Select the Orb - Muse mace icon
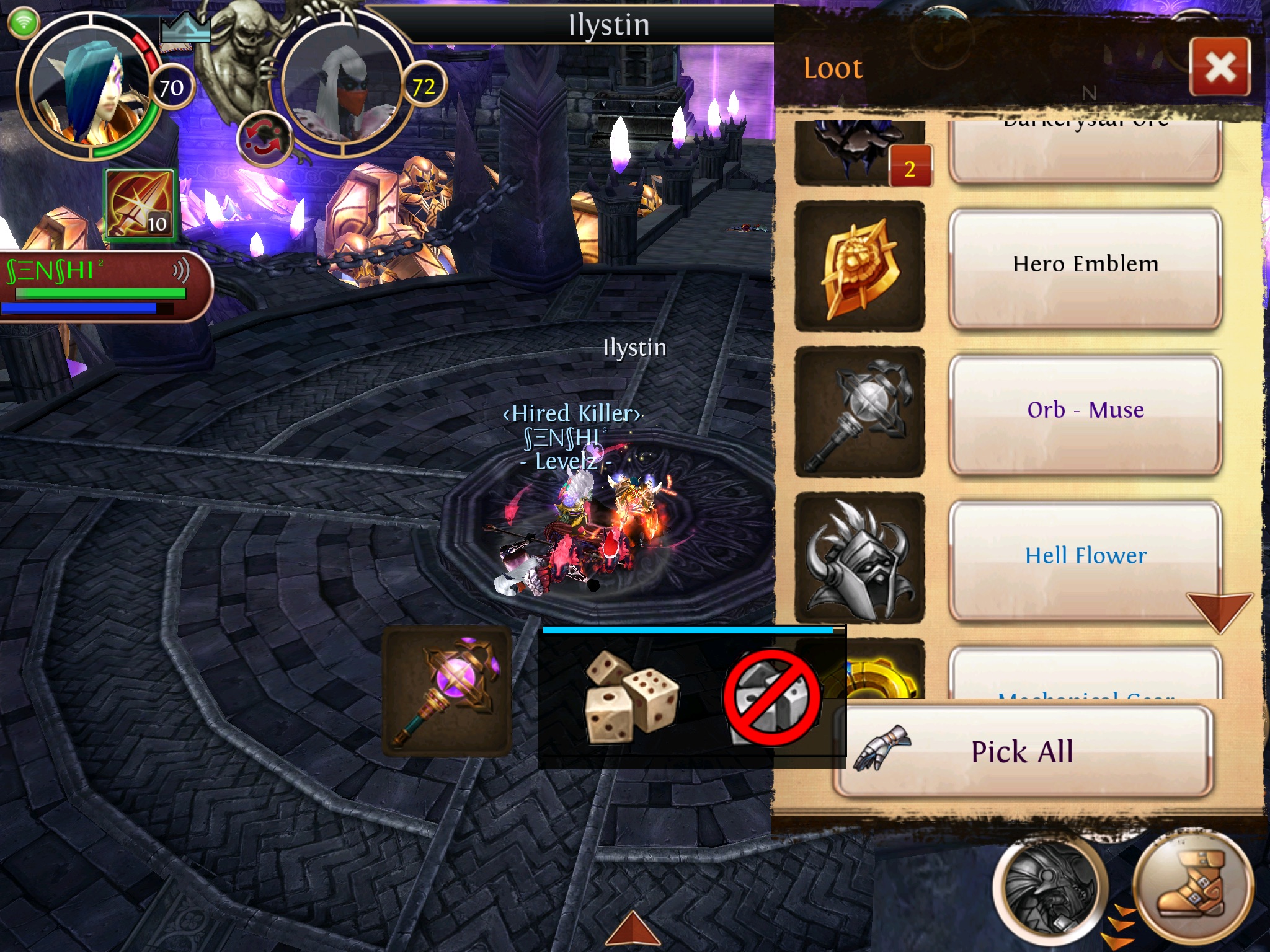The width and height of the screenshot is (1270, 952). click(859, 412)
